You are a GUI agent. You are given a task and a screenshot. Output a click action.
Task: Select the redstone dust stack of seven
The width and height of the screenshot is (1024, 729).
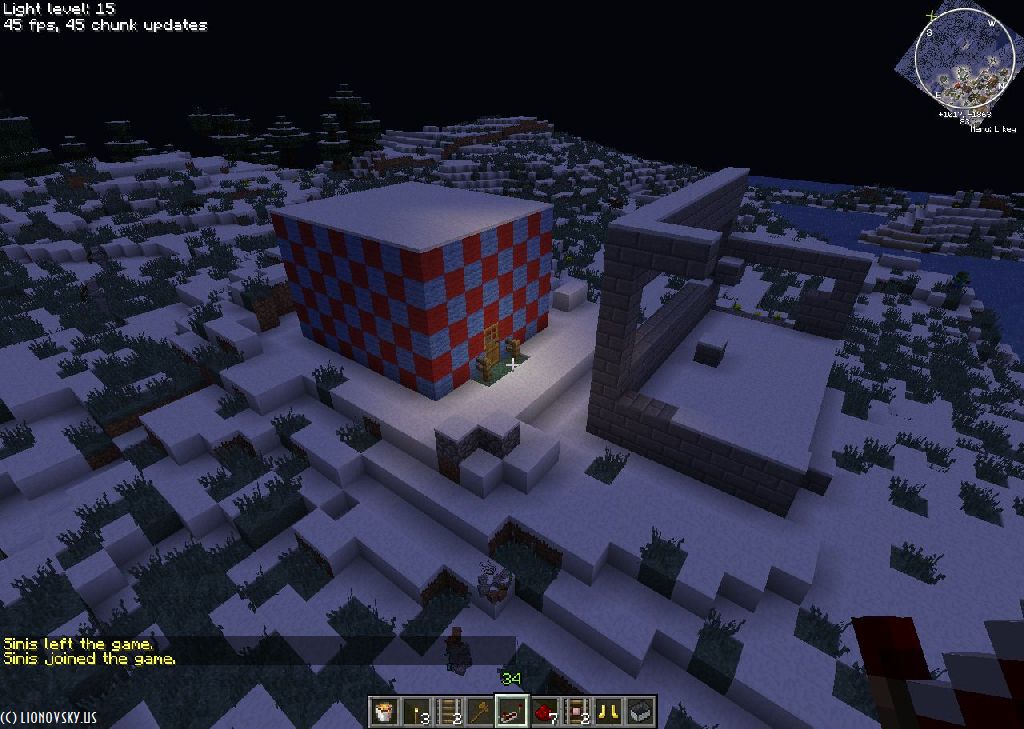544,711
